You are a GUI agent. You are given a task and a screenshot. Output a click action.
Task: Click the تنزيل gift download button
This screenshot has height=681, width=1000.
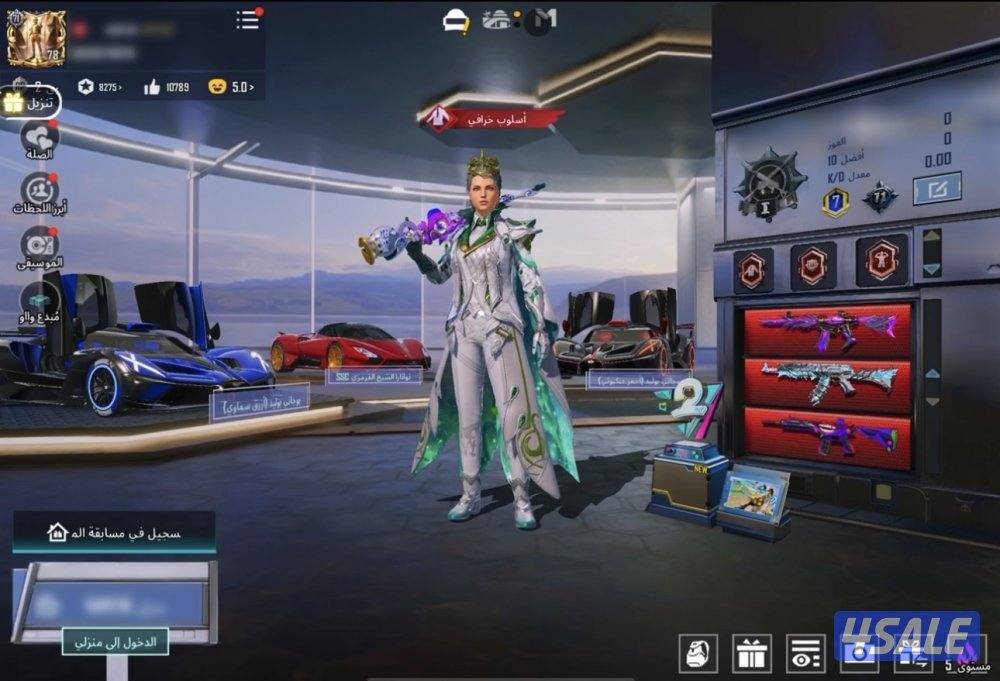(30, 102)
